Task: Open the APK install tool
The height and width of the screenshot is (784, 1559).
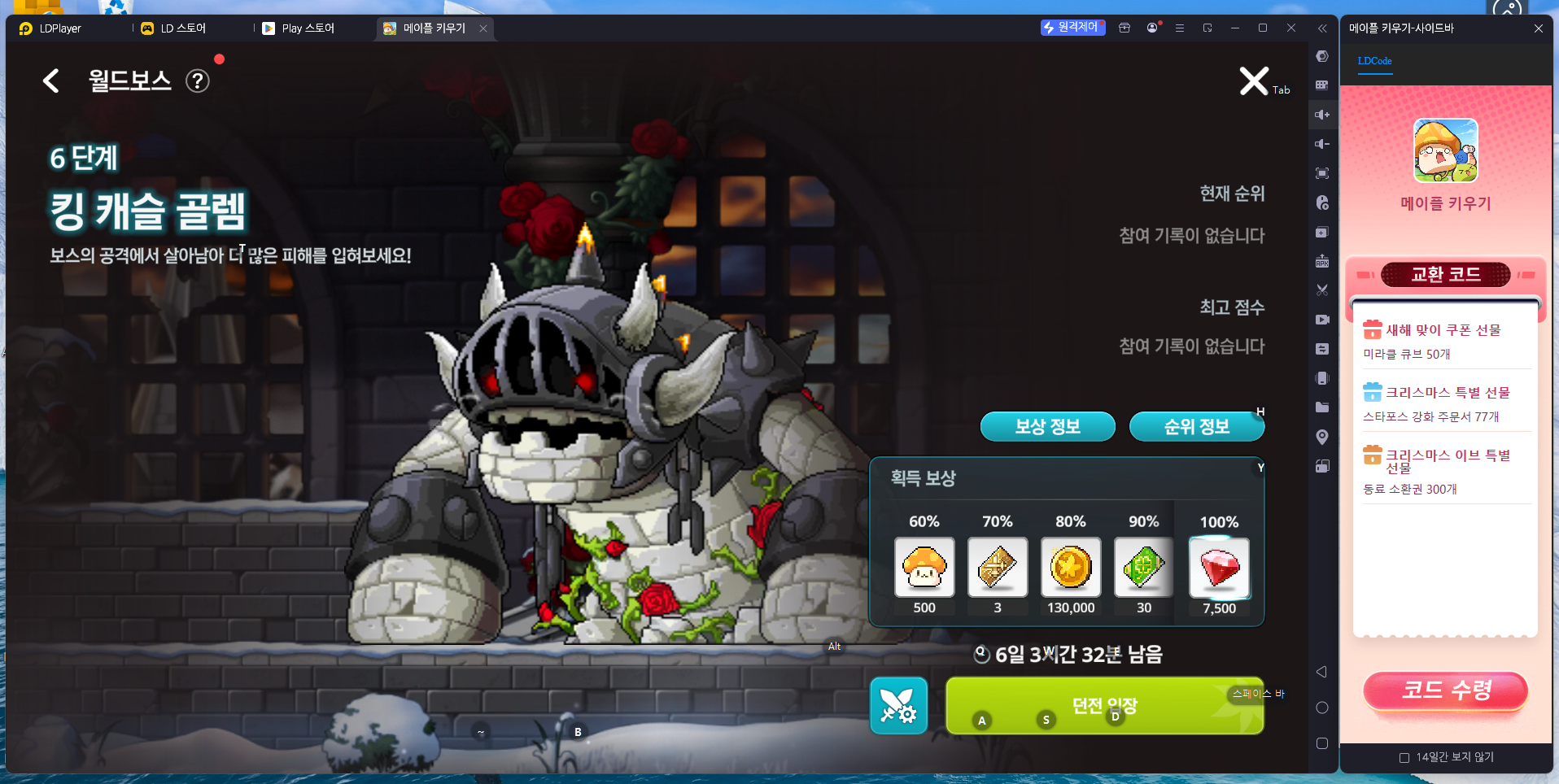Action: [x=1322, y=261]
